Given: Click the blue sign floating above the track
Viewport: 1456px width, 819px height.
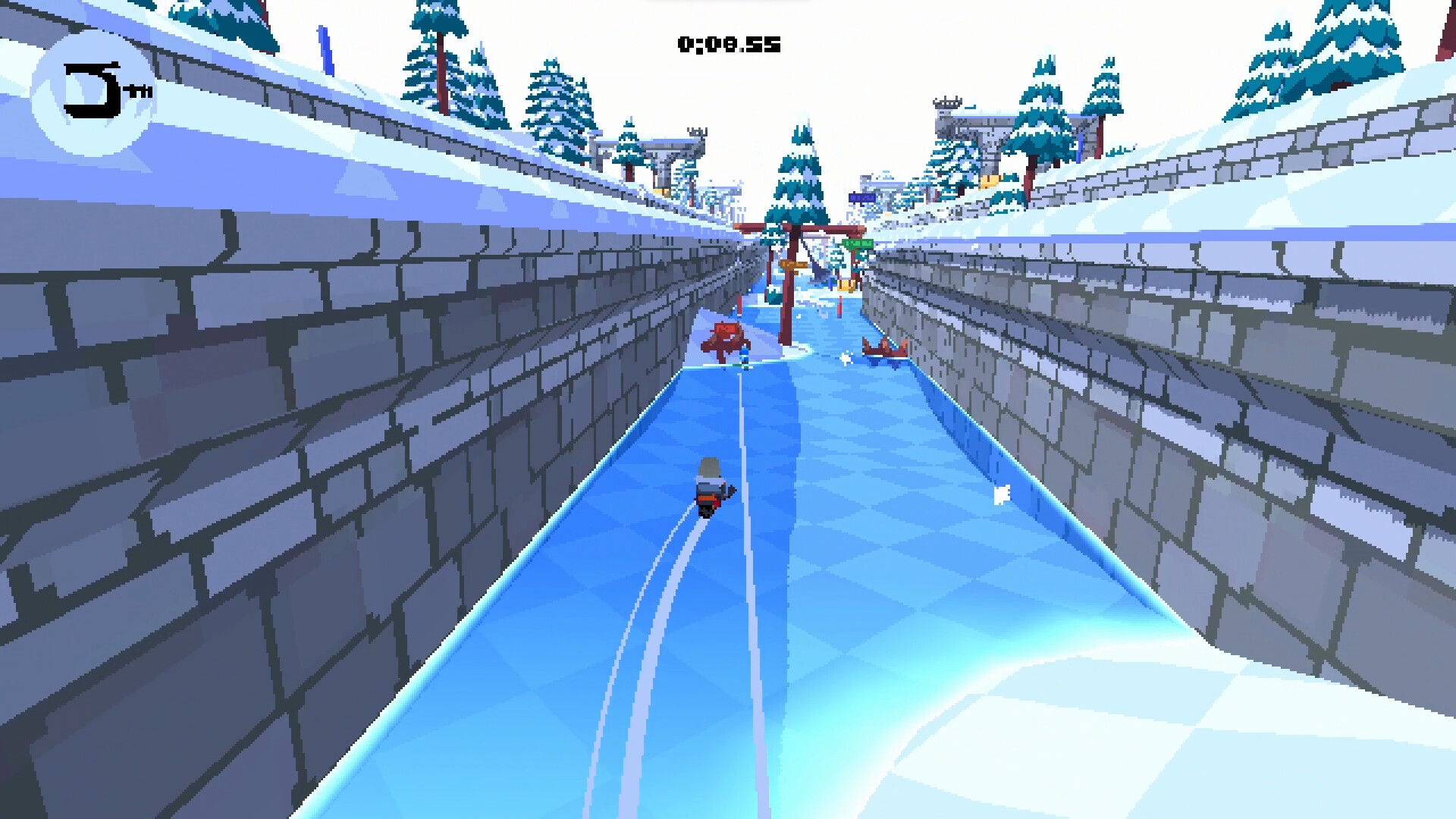Looking at the screenshot, I should point(862,197).
